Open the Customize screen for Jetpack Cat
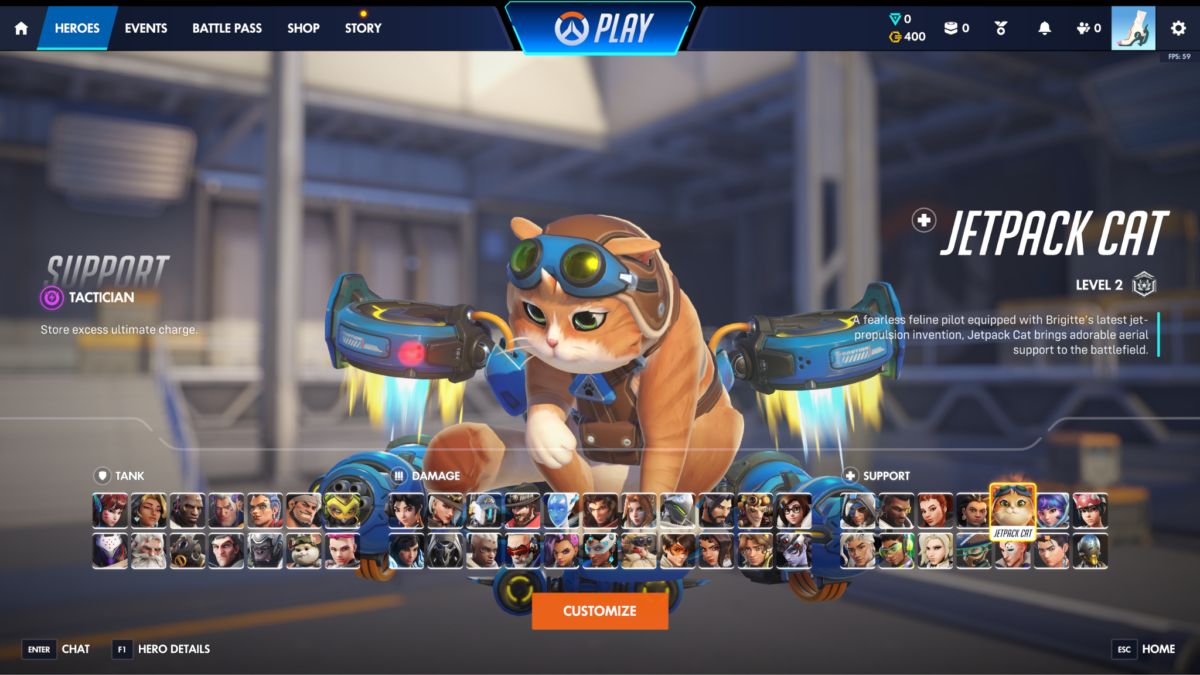Screen dimensions: 1200x675 pos(600,611)
